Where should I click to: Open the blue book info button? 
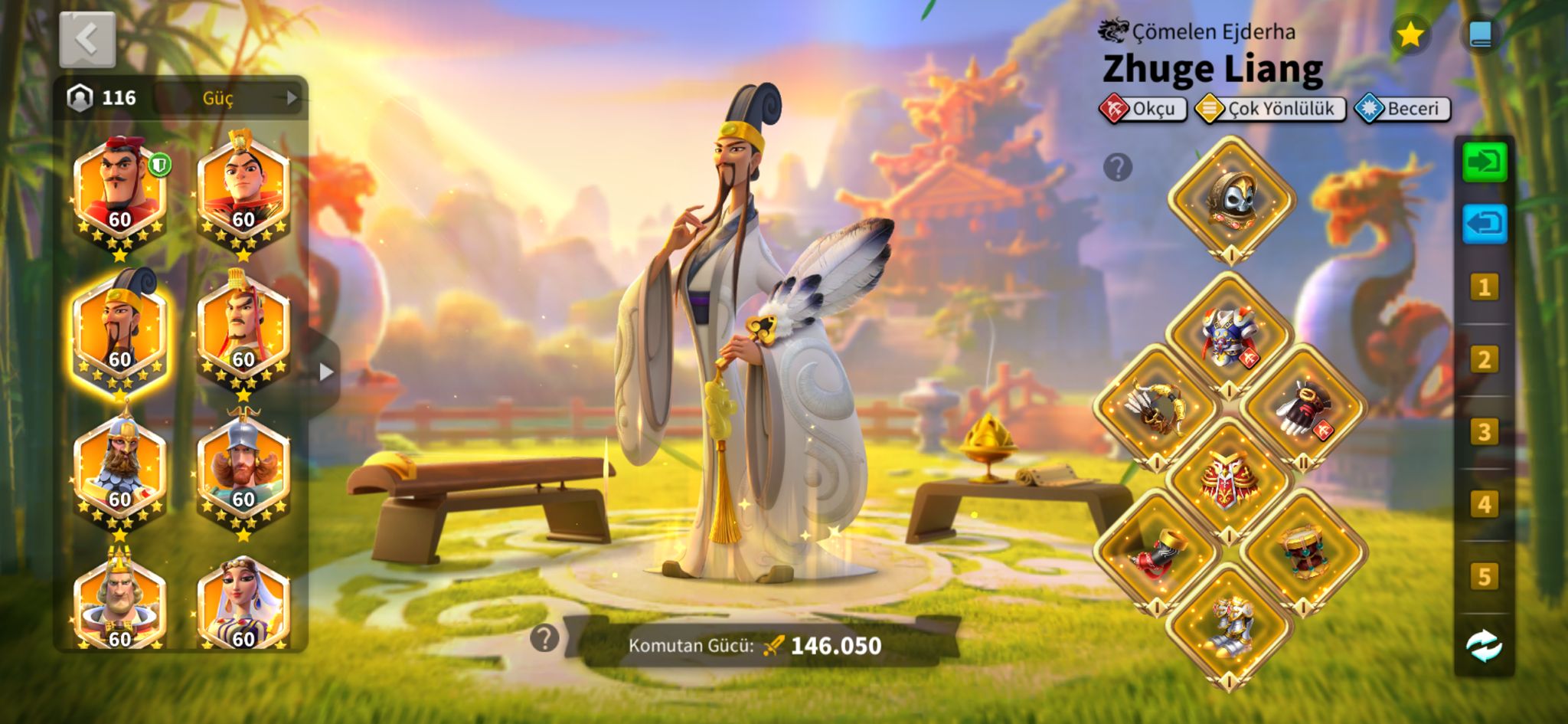click(x=1481, y=35)
